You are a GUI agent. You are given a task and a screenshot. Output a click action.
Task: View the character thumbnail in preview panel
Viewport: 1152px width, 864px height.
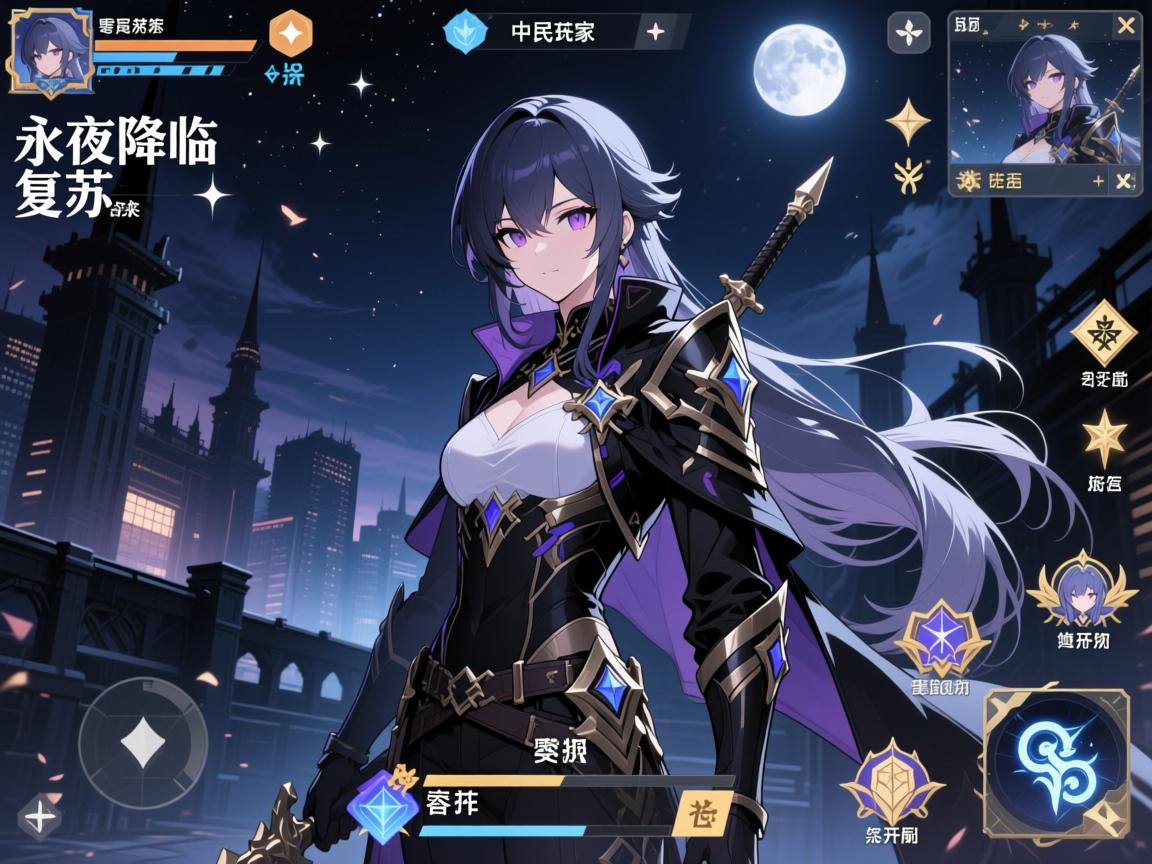click(x=1045, y=98)
